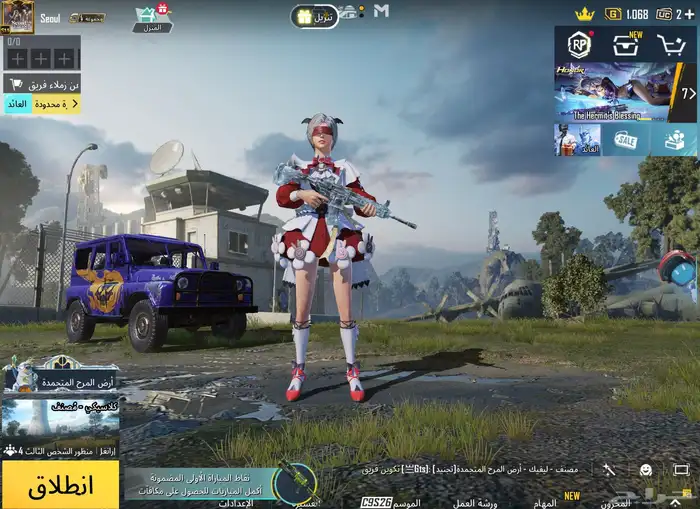
Task: Open the shopping cart shop
Action: click(674, 45)
